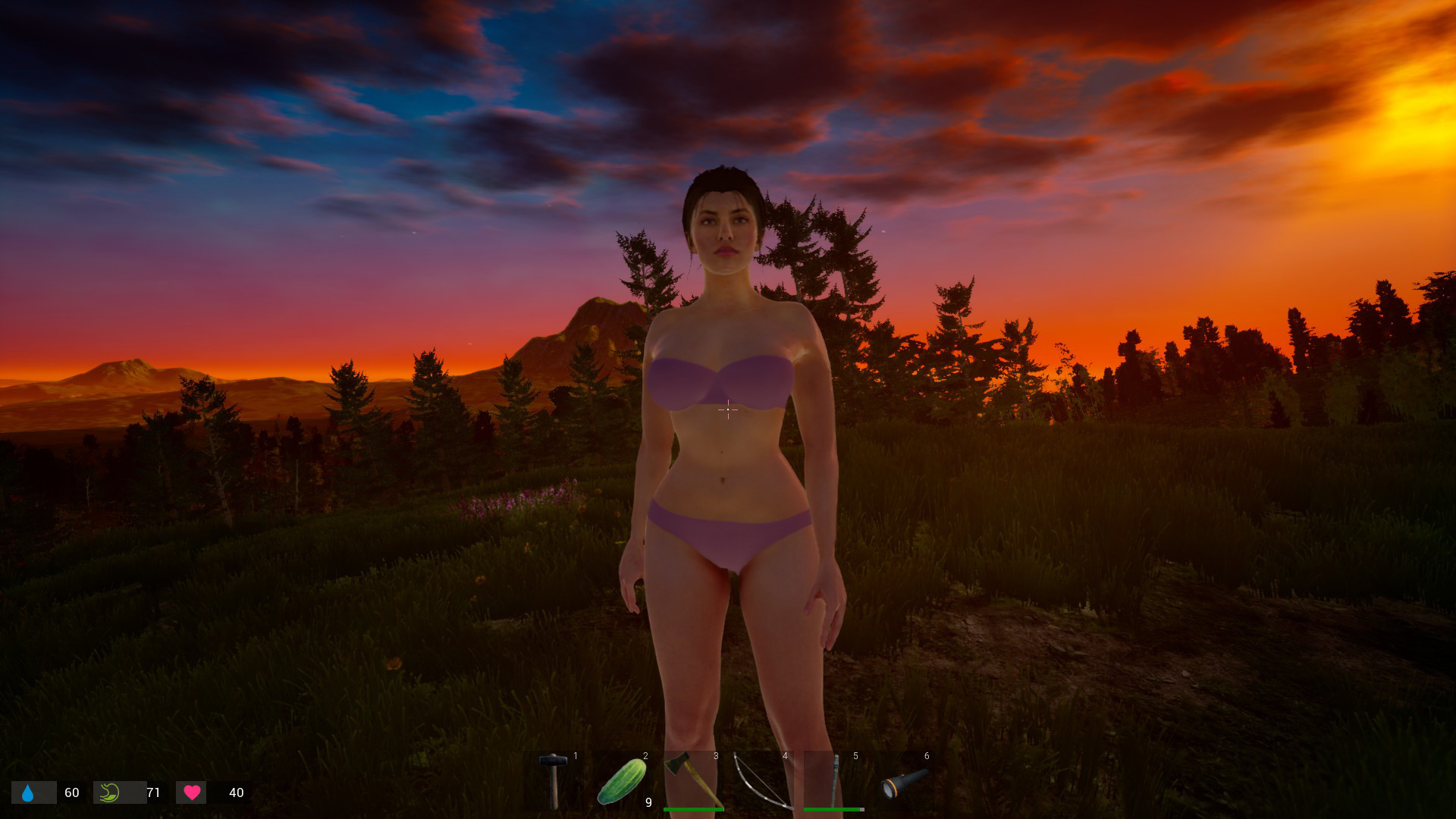Select the hammer in hotbar slot 1
Viewport: 1456px width, 819px height.
553,780
